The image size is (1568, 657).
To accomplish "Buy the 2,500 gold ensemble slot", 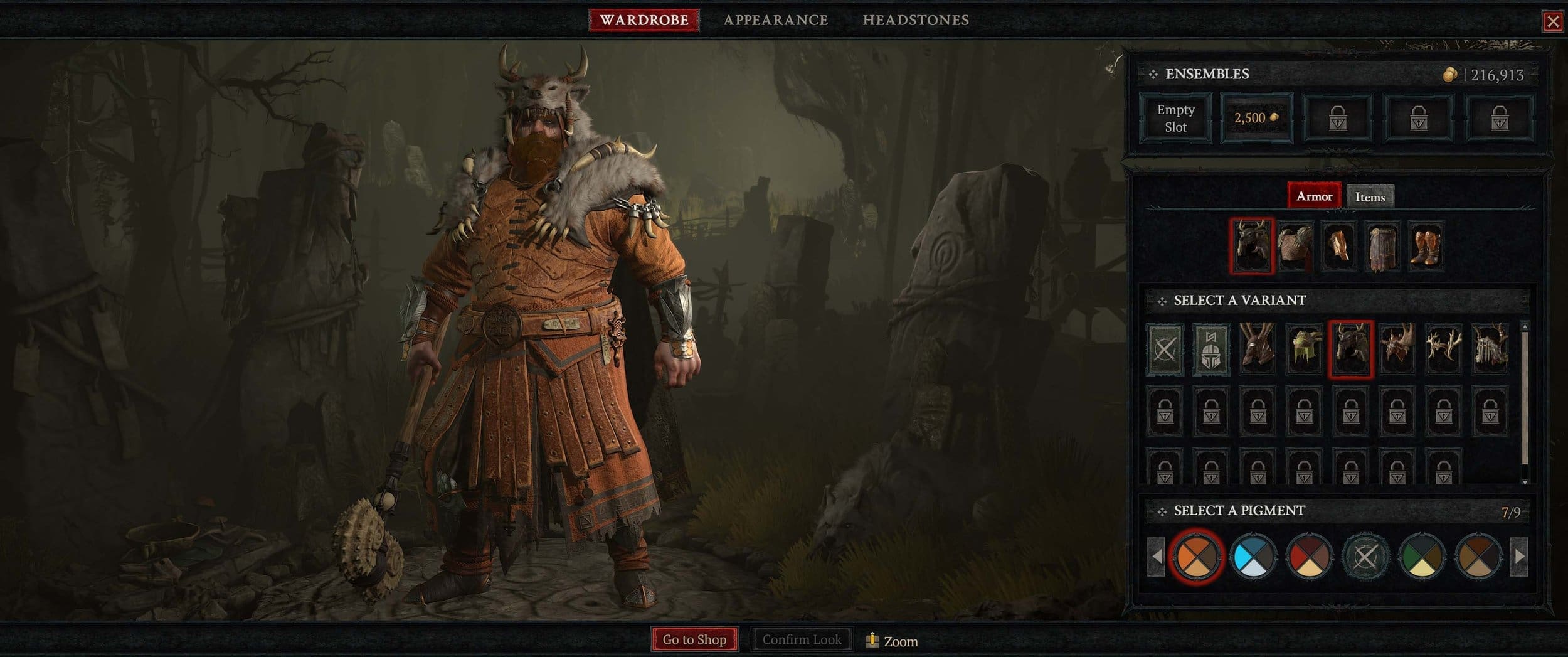I will coord(1256,118).
